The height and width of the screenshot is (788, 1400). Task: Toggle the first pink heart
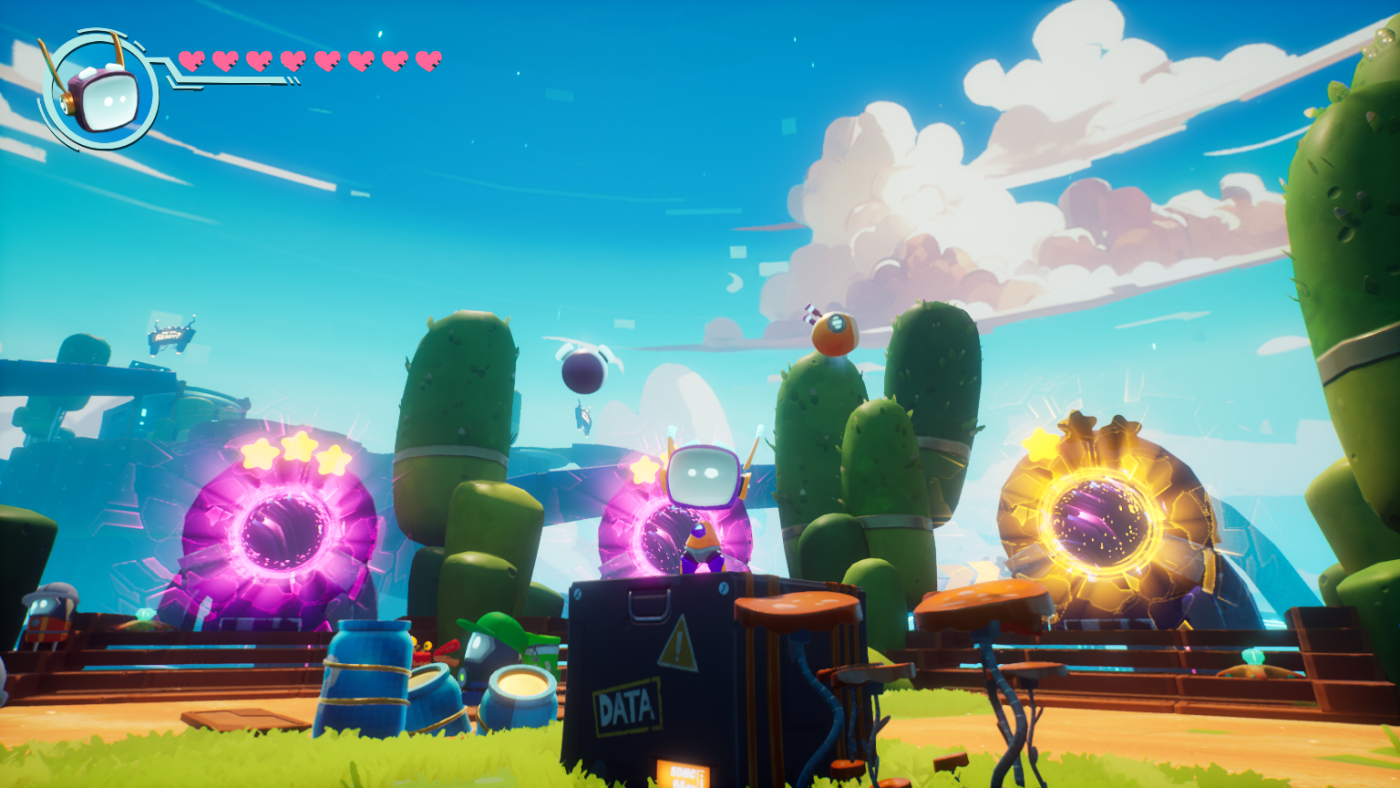(x=190, y=58)
